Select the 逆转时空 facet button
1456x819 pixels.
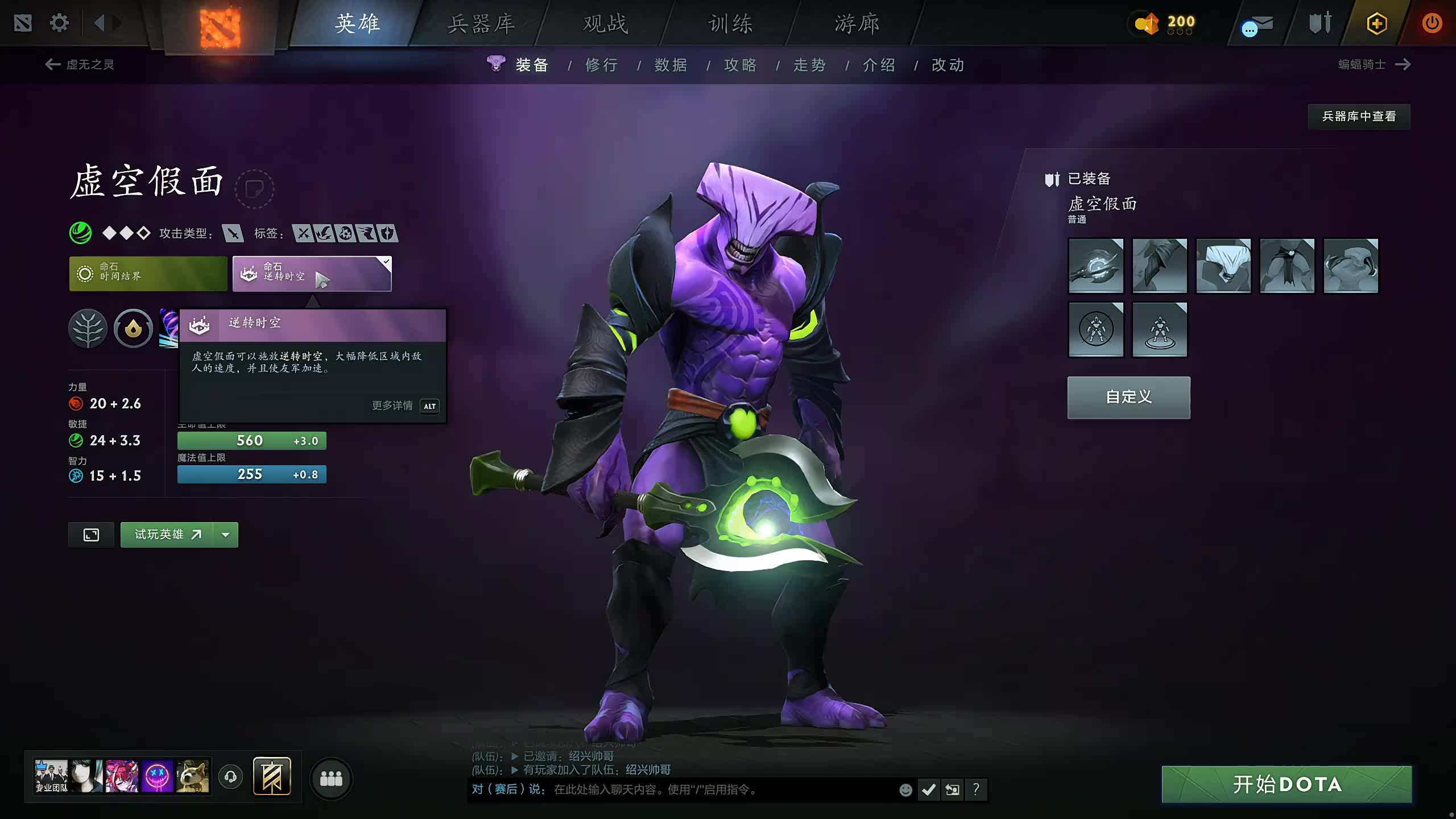(312, 274)
